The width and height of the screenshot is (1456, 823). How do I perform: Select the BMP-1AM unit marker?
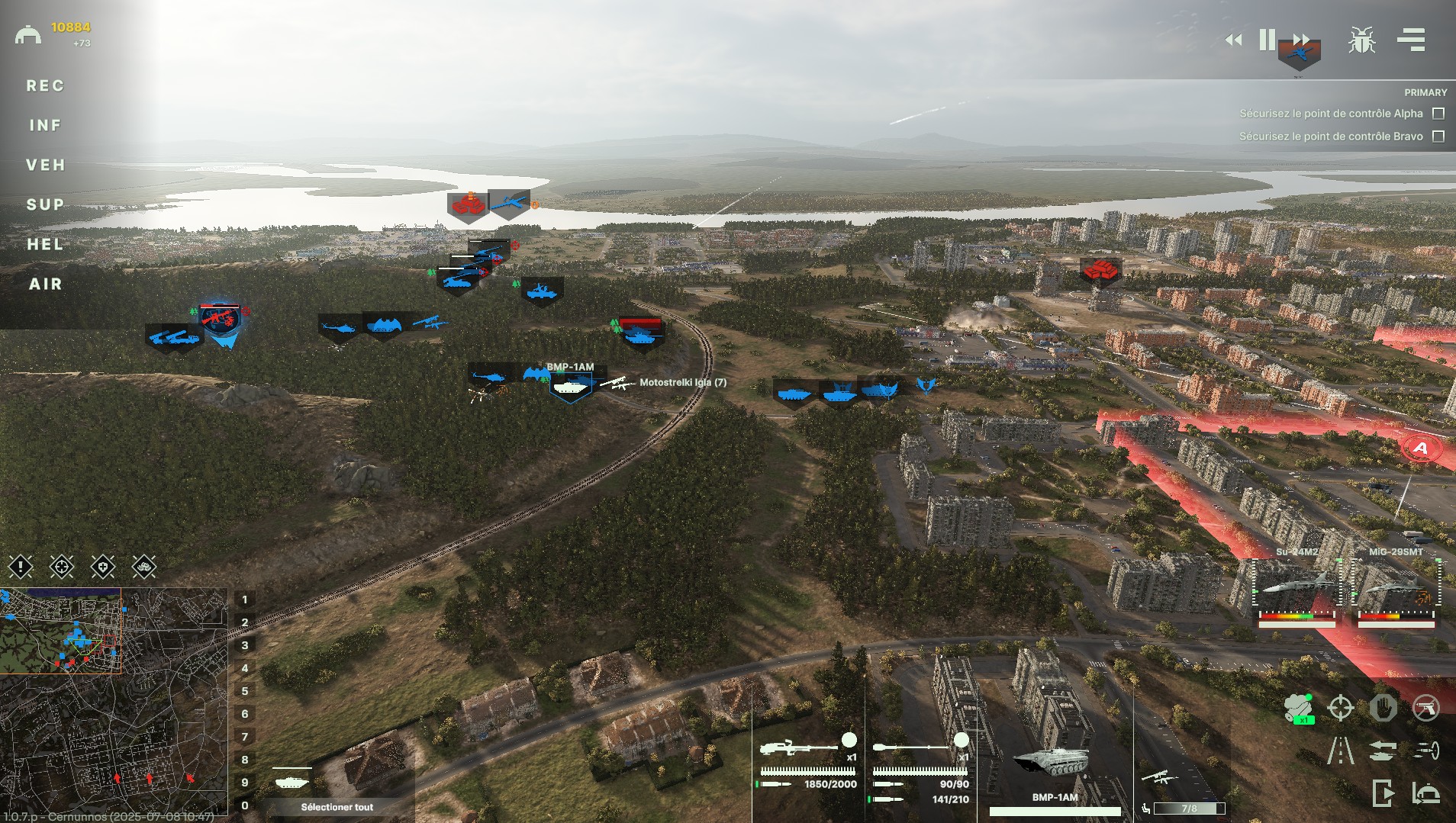[570, 387]
